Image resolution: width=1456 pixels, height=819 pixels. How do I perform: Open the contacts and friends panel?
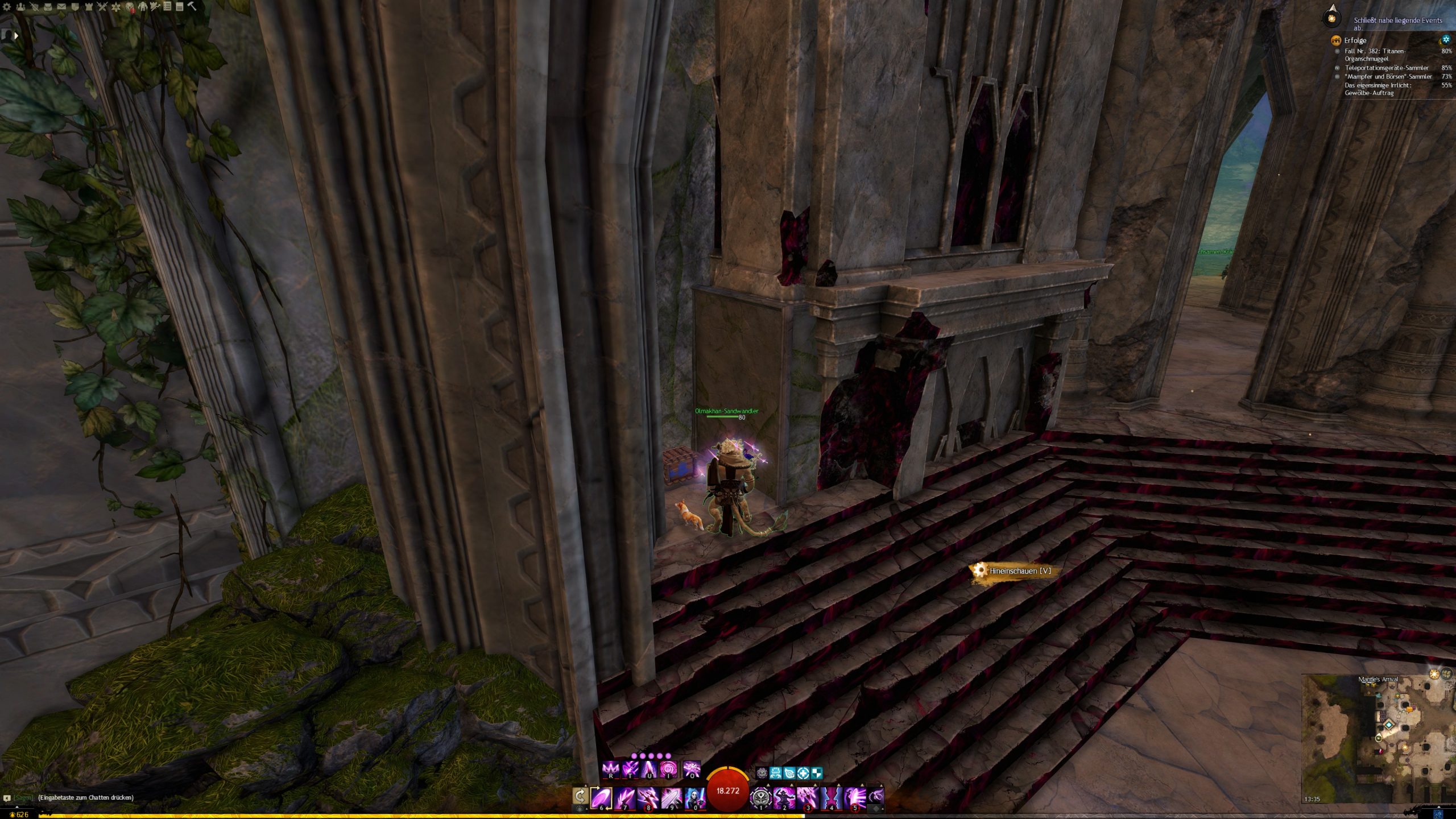click(20, 7)
